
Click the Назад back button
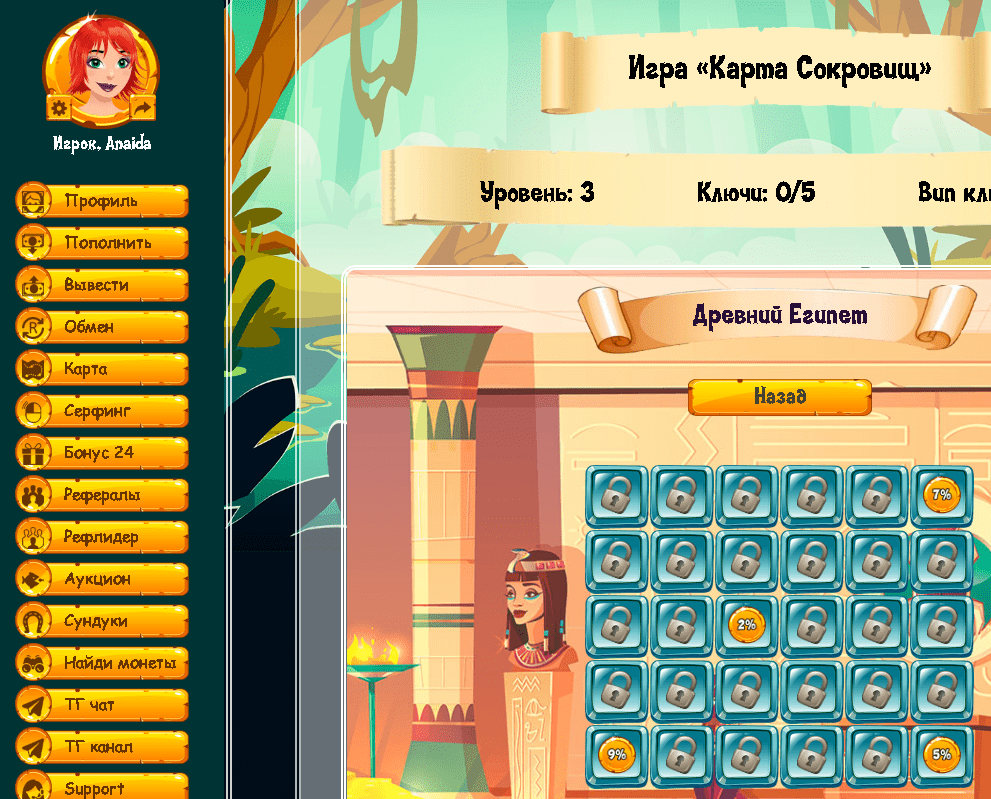pos(780,397)
